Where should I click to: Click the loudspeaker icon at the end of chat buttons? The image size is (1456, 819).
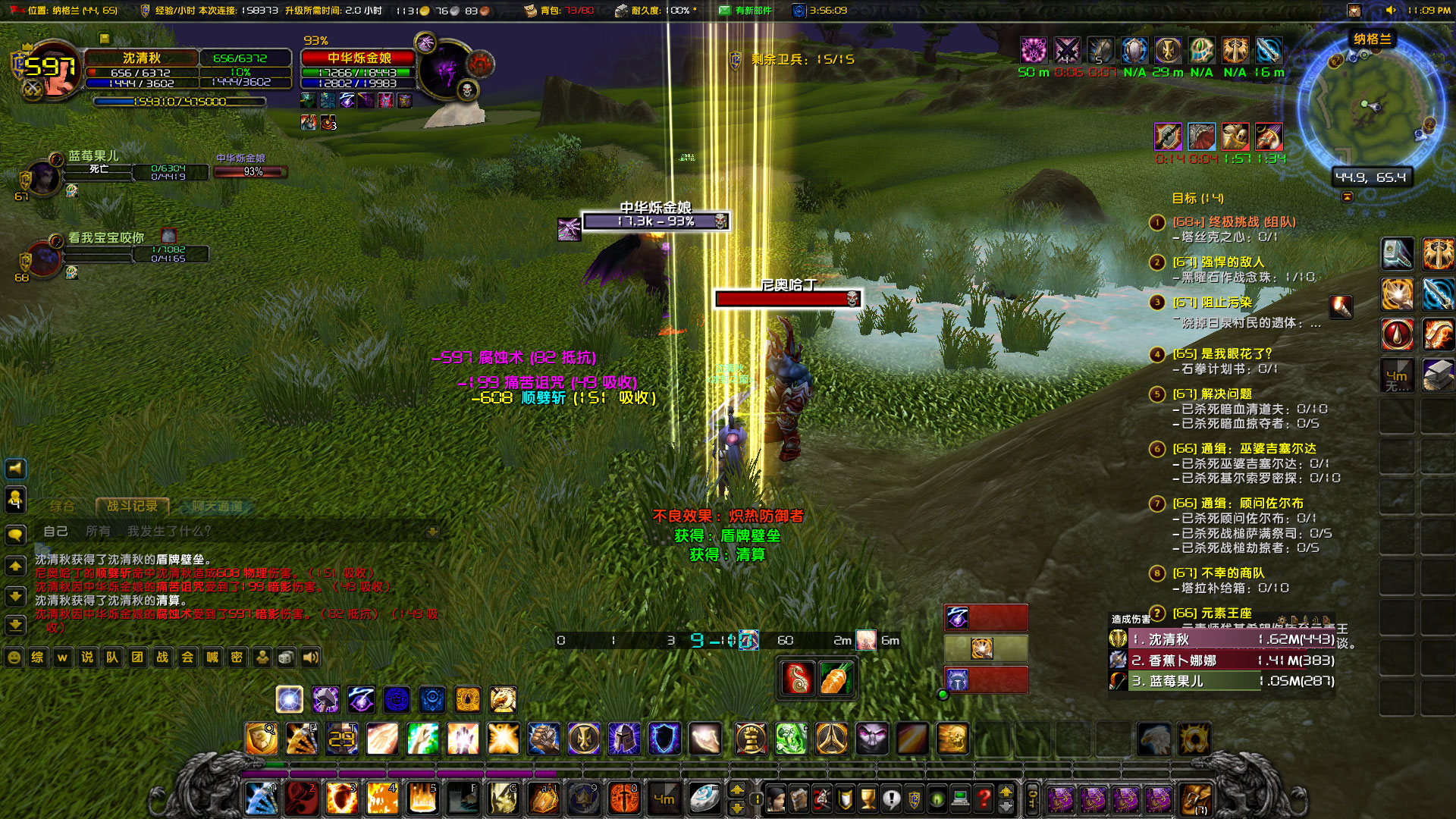pyautogui.click(x=312, y=657)
